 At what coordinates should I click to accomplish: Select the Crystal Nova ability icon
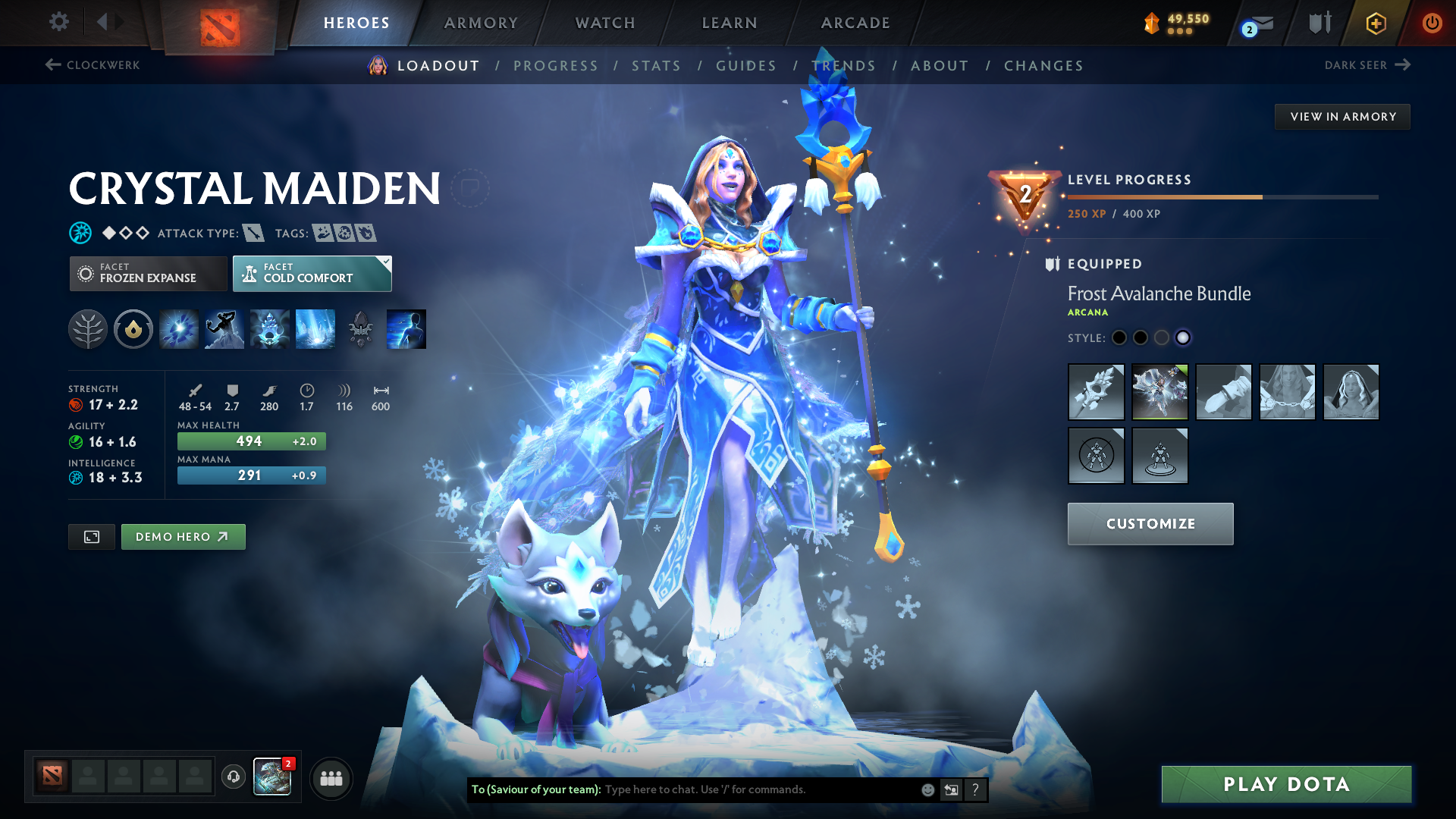(177, 328)
